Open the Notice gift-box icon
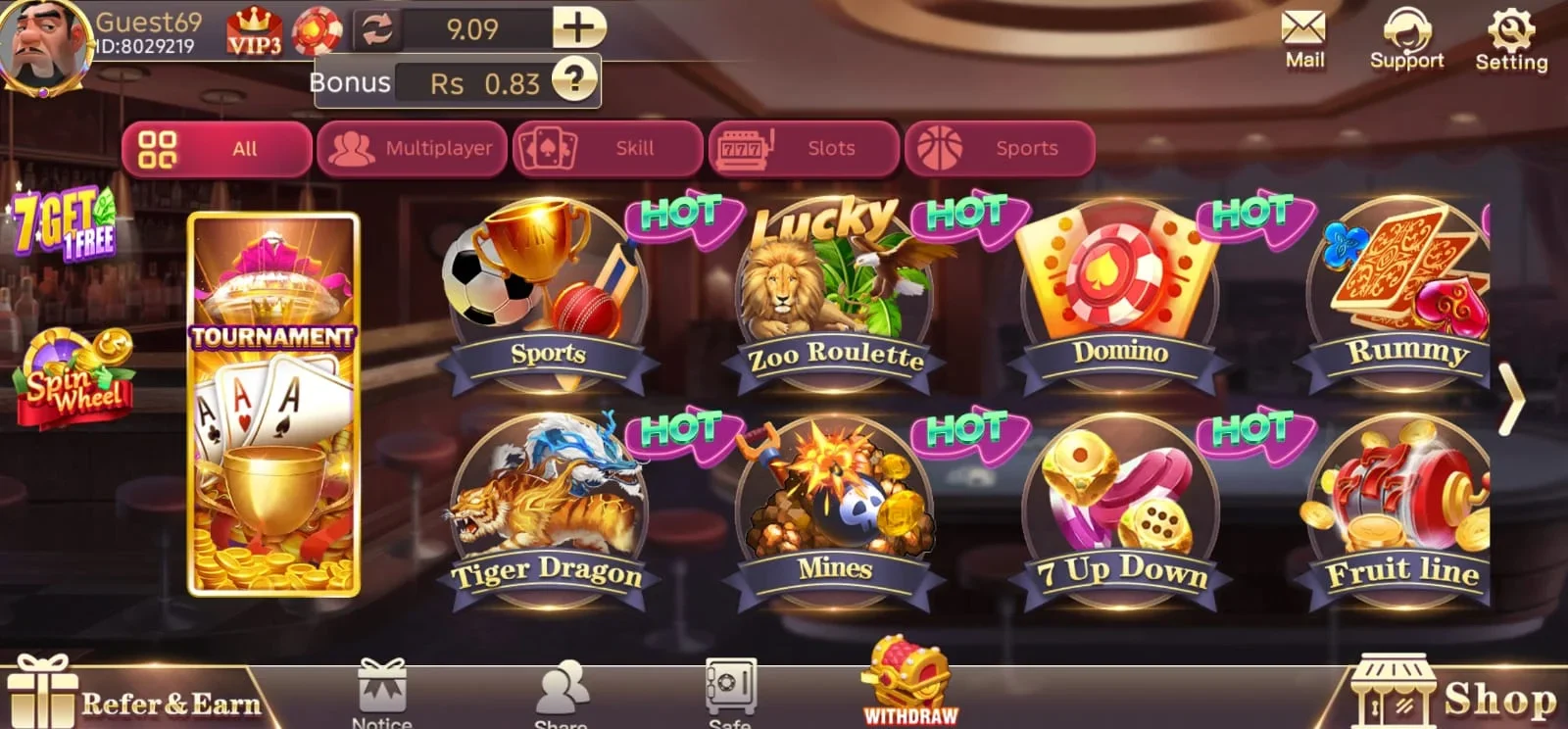 coord(380,686)
